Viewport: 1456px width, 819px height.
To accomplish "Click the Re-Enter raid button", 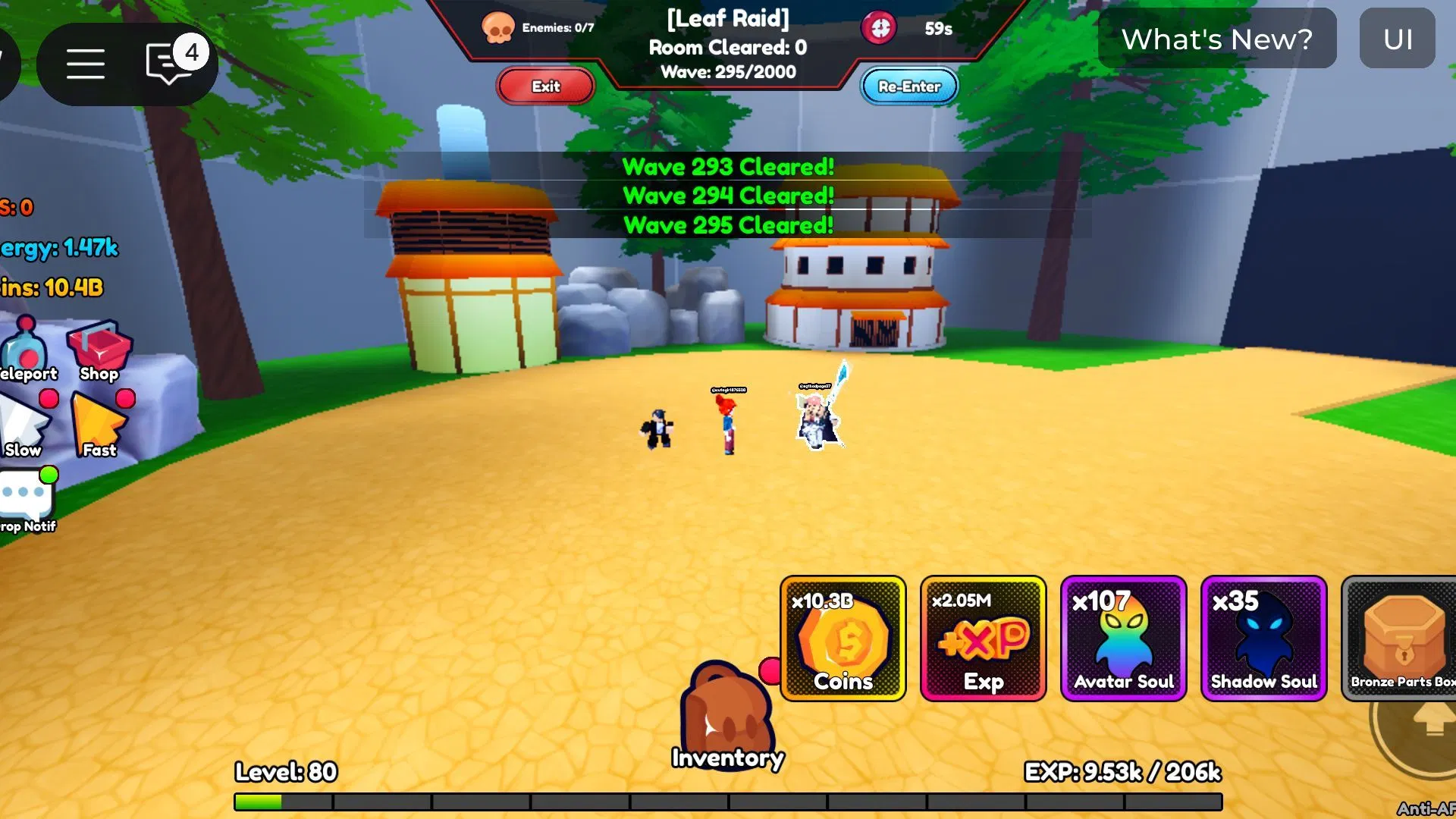I will pyautogui.click(x=908, y=86).
